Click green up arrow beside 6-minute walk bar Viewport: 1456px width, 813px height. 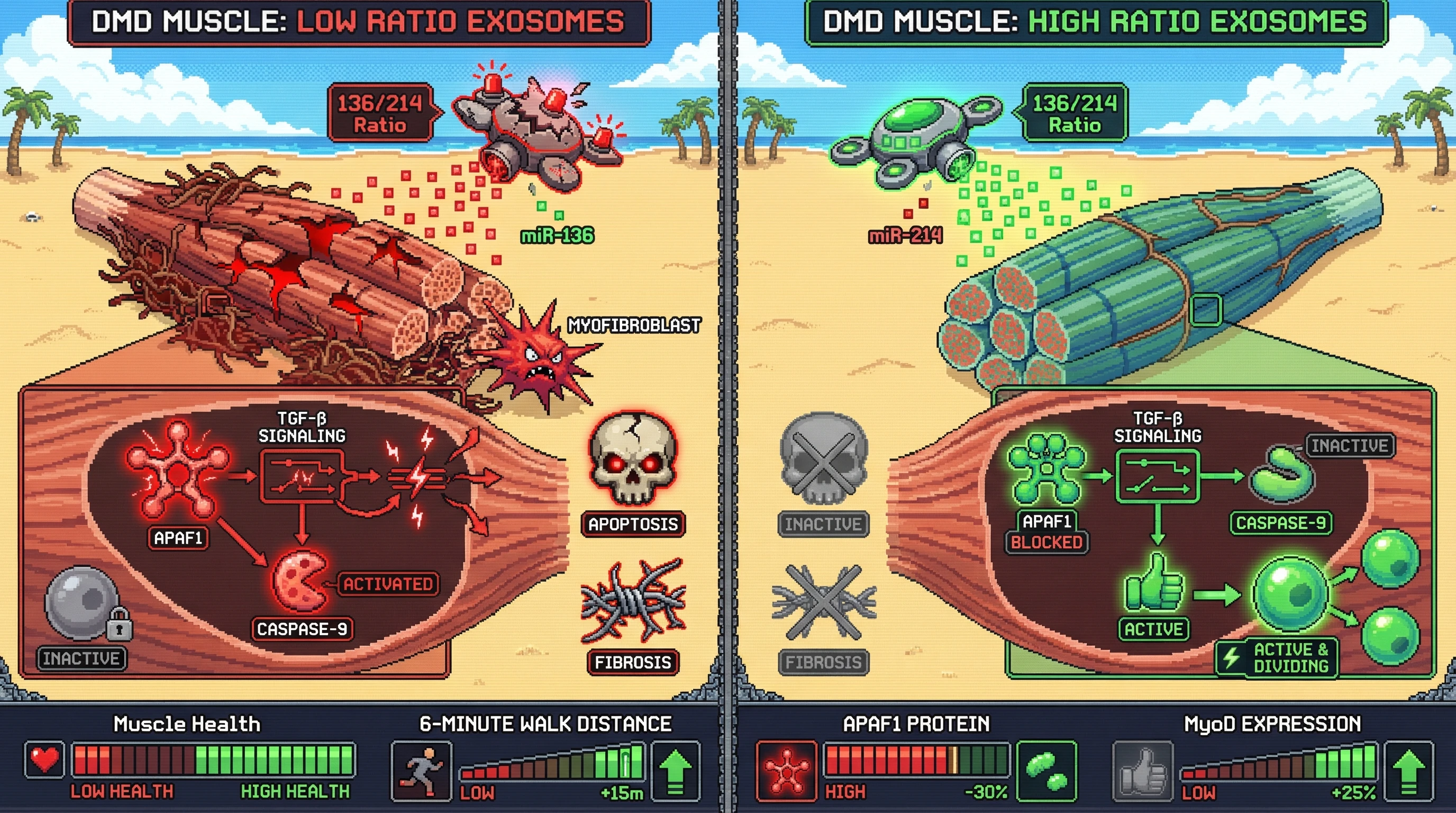pos(676,771)
